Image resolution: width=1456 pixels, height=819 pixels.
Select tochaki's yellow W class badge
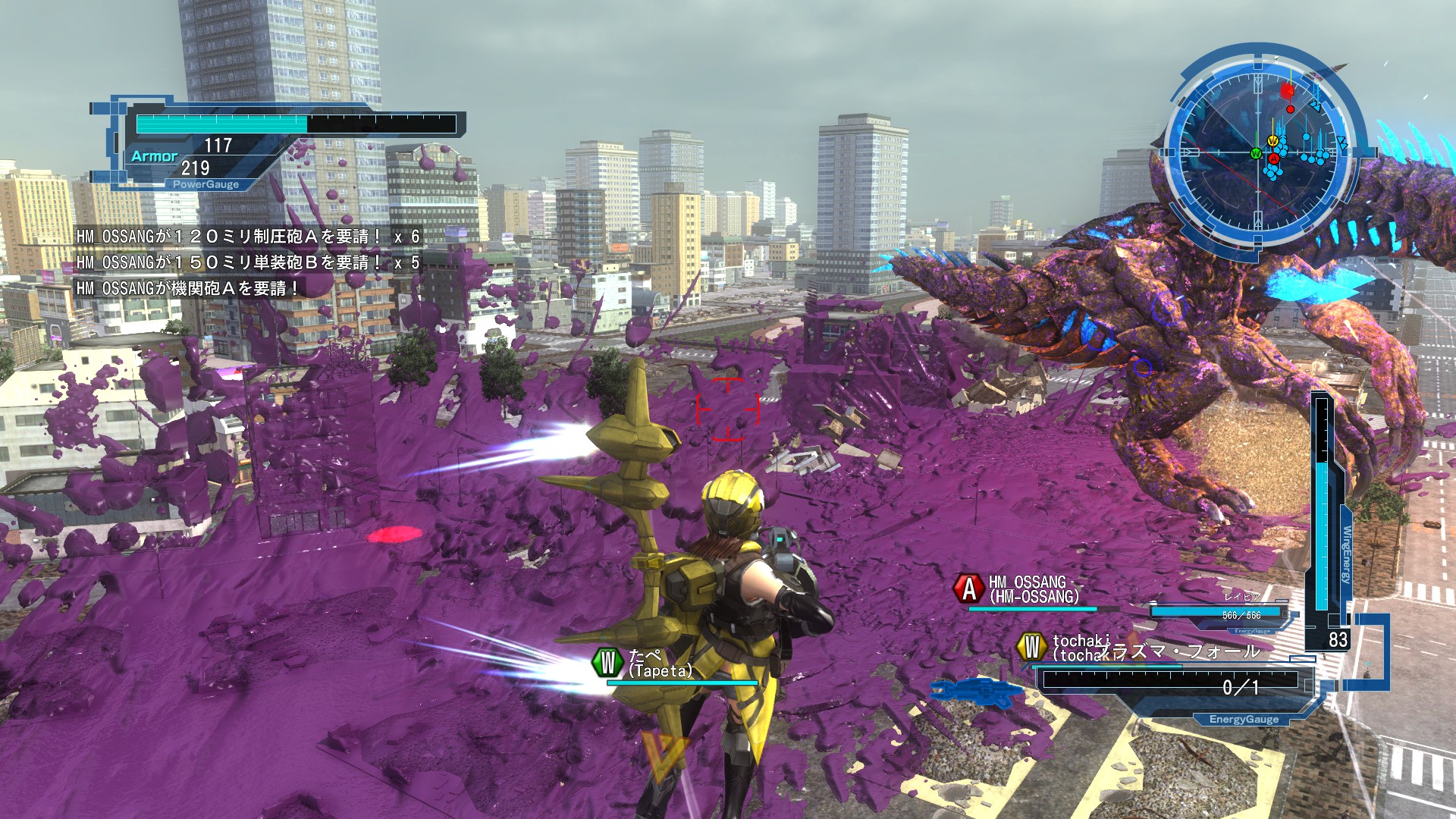click(1031, 647)
